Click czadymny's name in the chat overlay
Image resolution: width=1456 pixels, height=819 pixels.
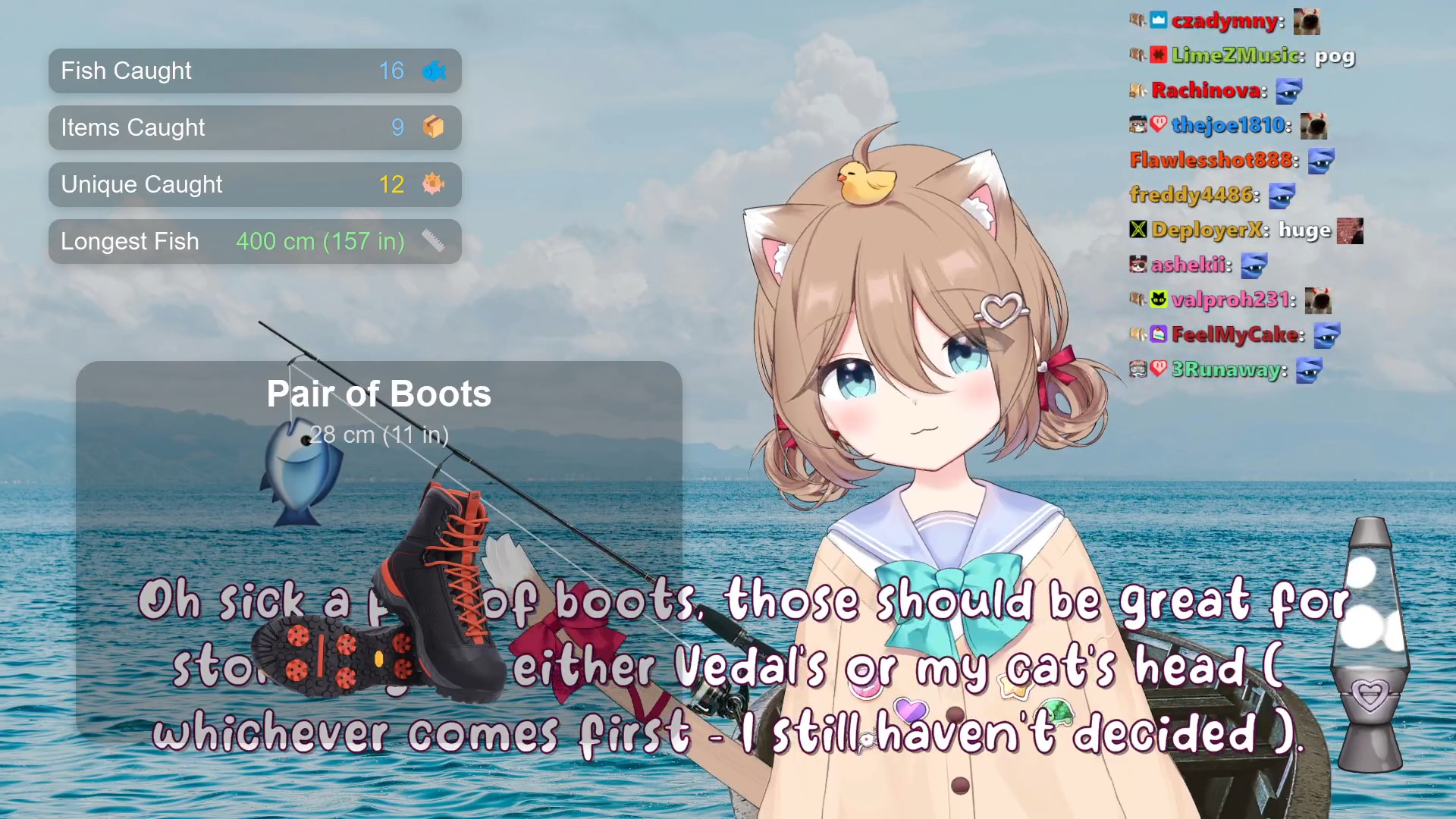[1224, 20]
